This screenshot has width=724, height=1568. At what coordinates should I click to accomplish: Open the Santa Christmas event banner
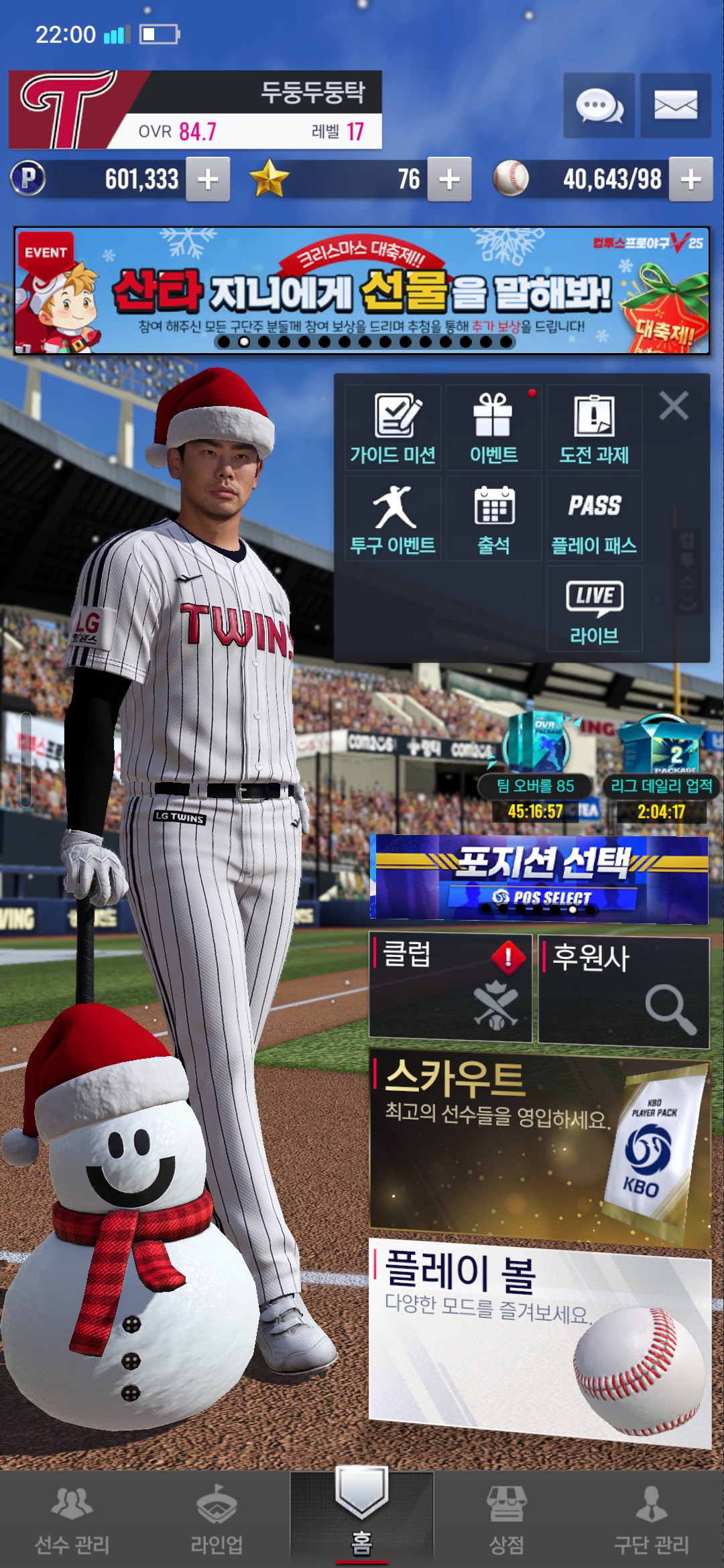pyautogui.click(x=362, y=291)
